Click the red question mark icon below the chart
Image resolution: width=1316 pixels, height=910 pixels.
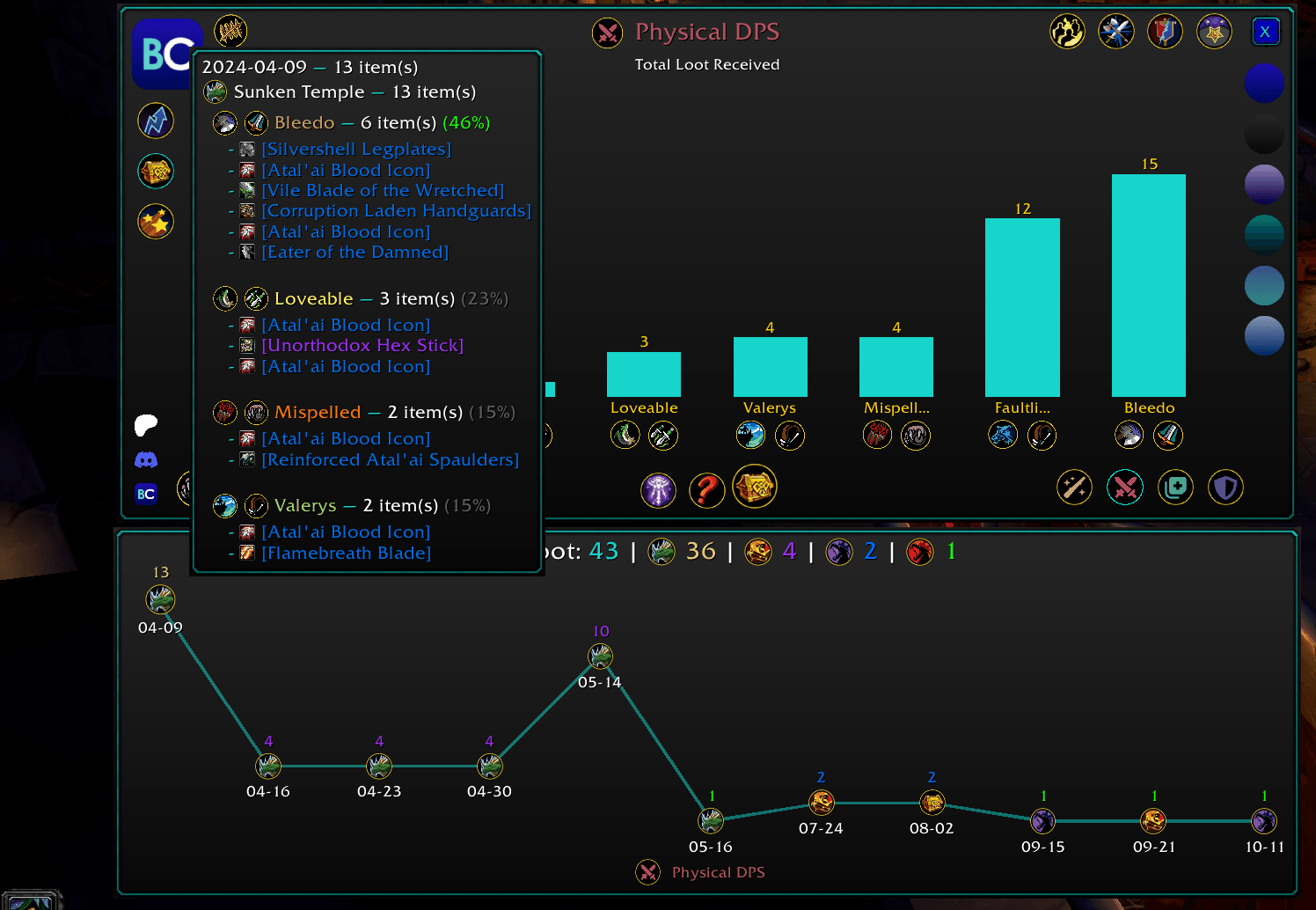[706, 490]
